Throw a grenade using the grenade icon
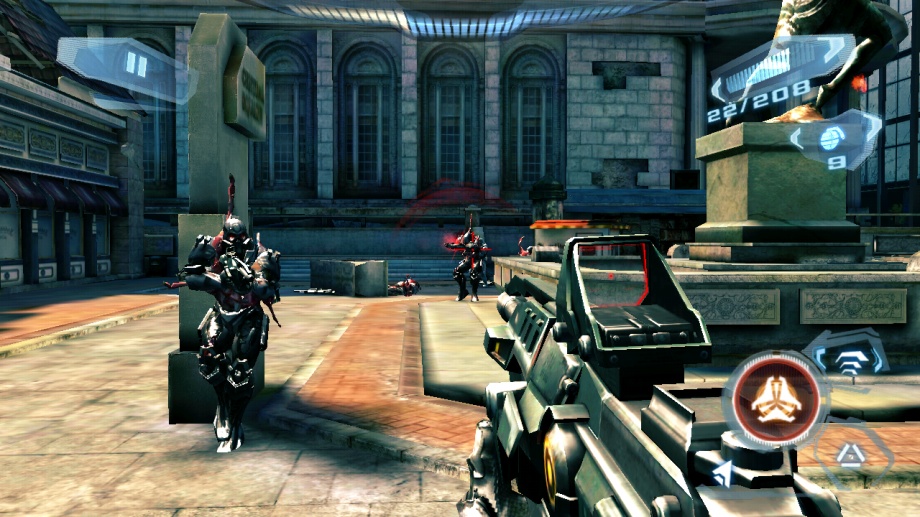920x517 pixels. point(833,140)
